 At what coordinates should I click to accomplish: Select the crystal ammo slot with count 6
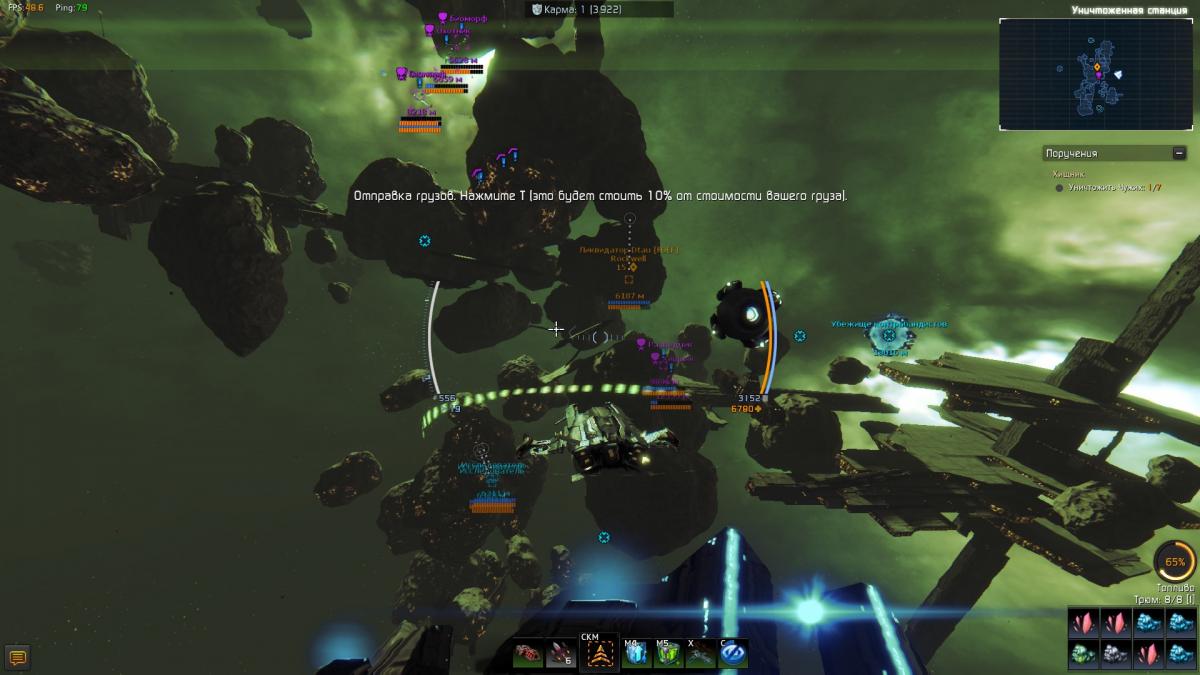561,655
